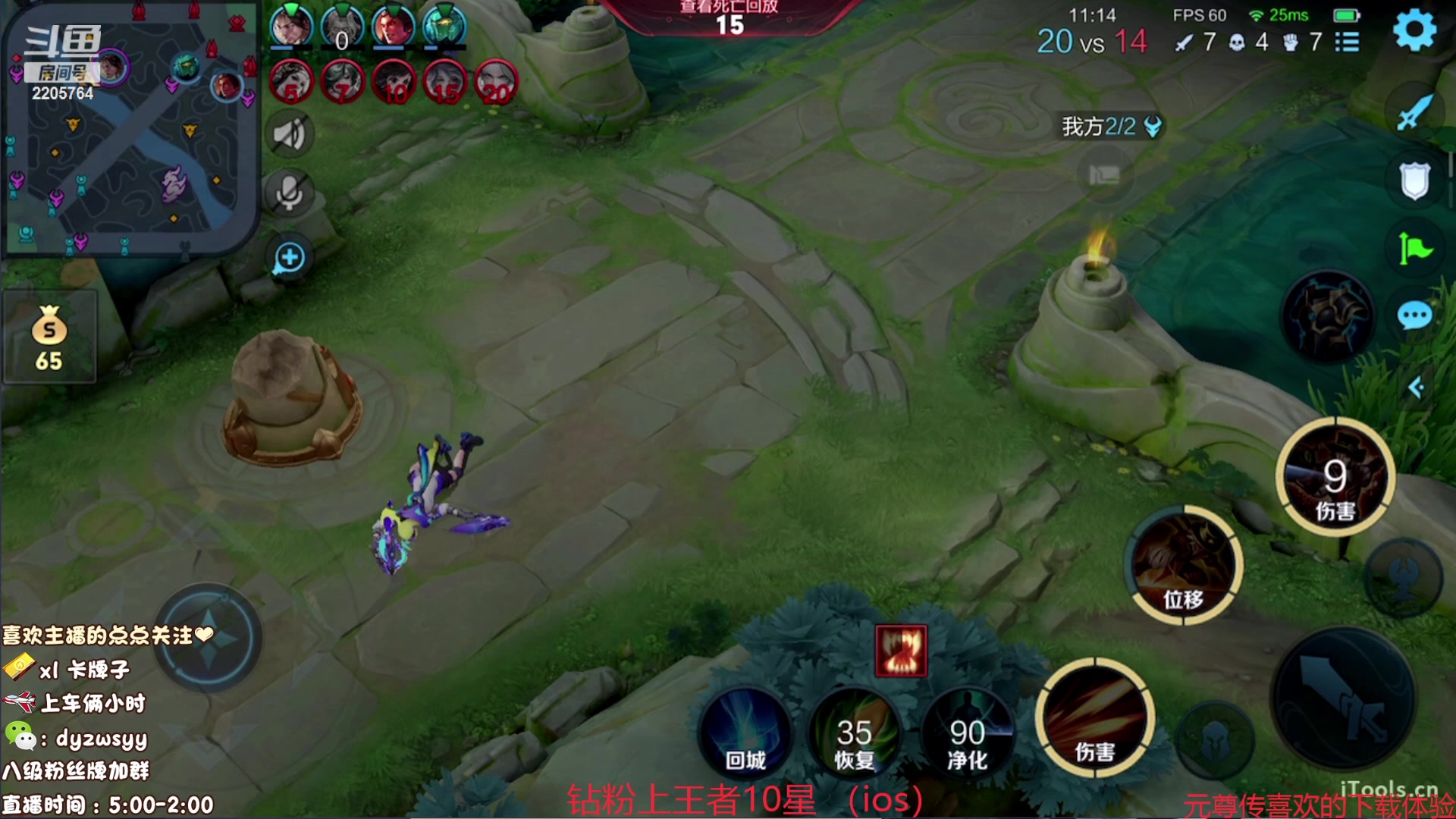This screenshot has height=819, width=1456.
Task: Tap the basic attack sword button
Action: (x=1342, y=698)
